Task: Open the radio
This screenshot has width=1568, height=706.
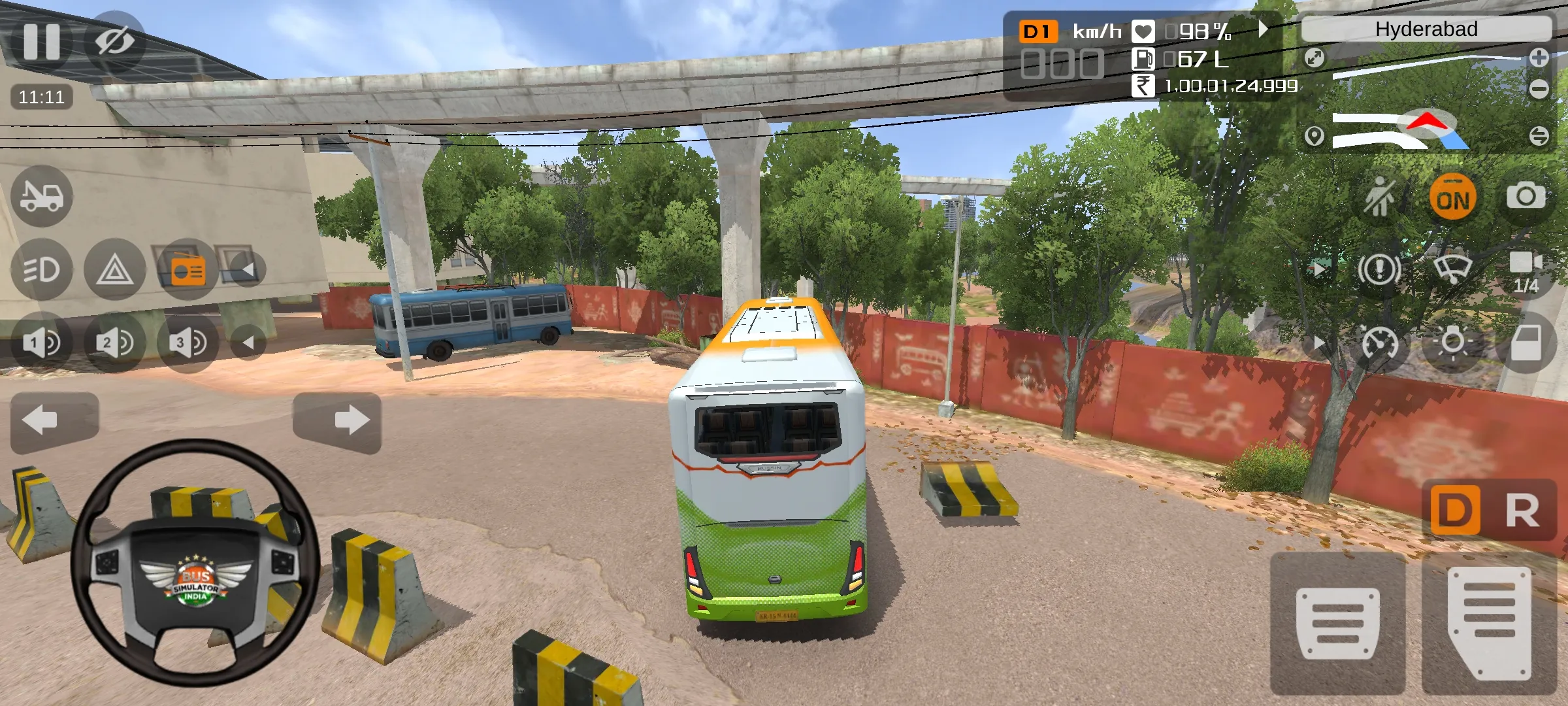Action: (188, 269)
